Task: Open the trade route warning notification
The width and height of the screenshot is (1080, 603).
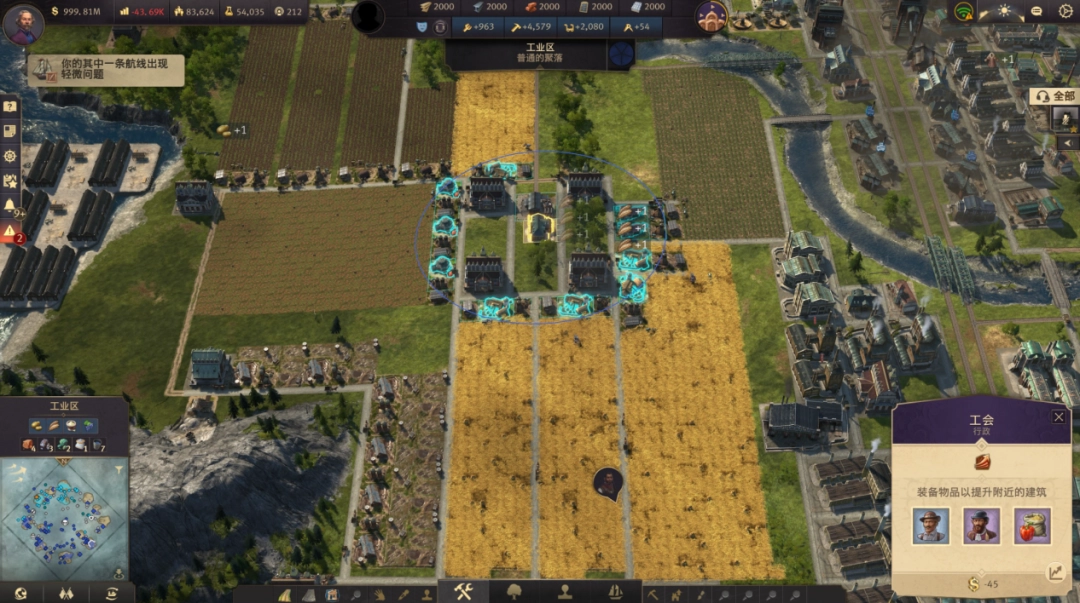Action: pyautogui.click(x=105, y=70)
